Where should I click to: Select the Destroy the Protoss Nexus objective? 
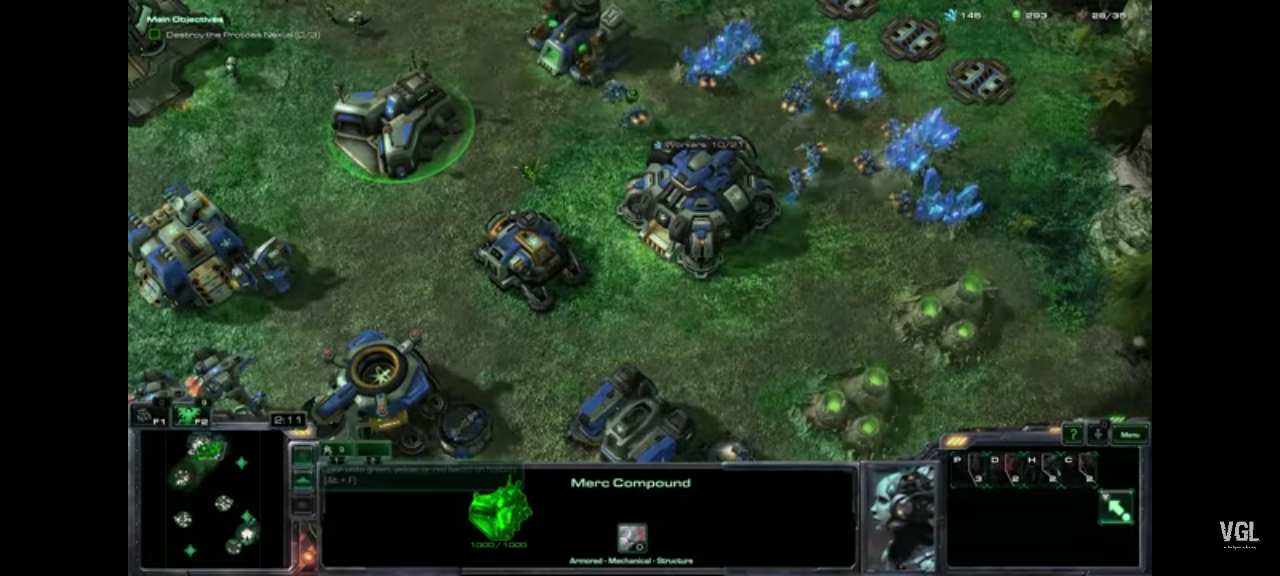click(241, 34)
